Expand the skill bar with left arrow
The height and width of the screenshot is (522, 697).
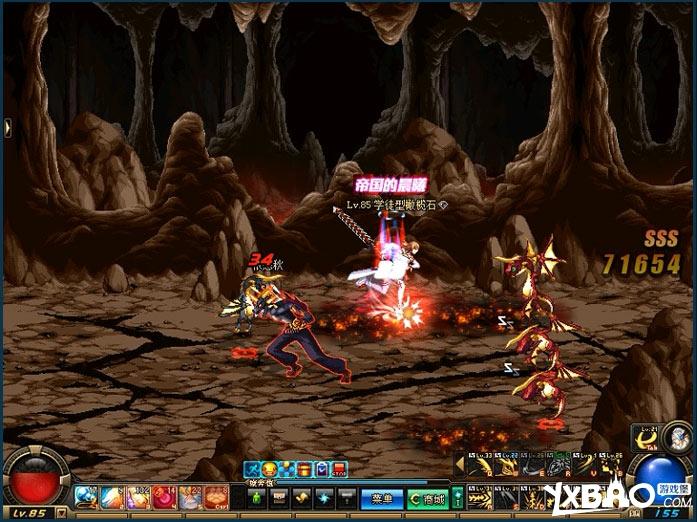460,465
